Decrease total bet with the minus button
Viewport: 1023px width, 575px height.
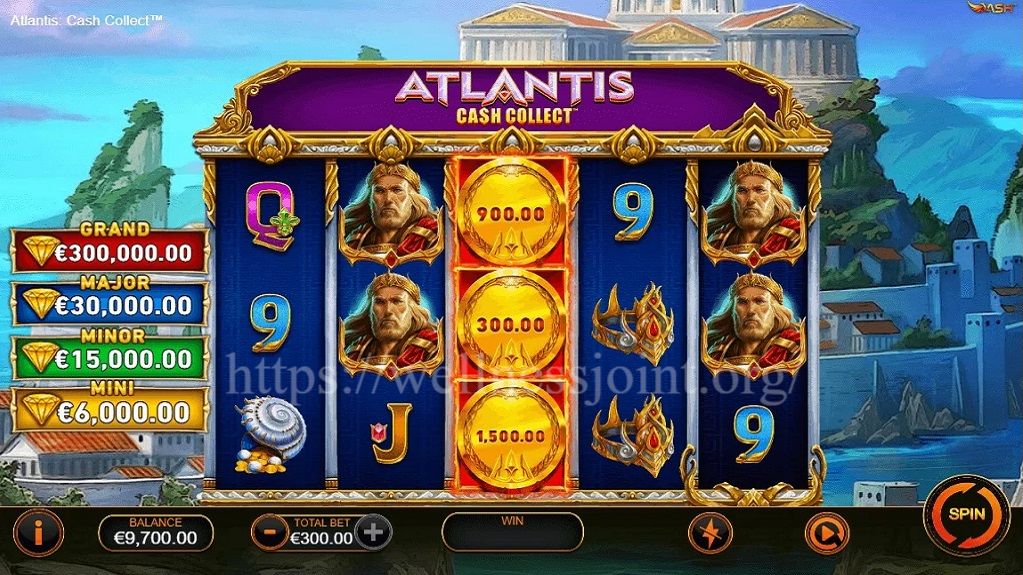(x=270, y=532)
